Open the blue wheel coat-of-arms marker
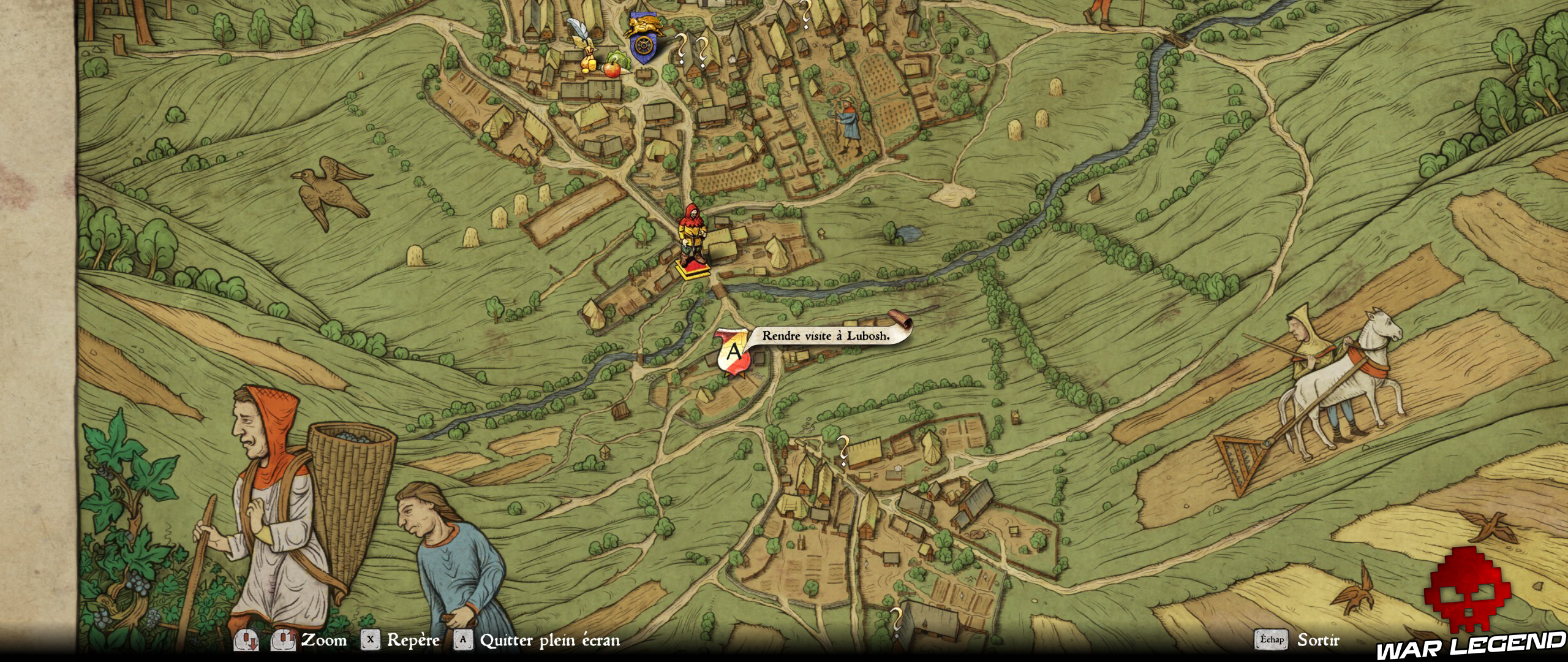This screenshot has width=1568, height=662. point(644,46)
